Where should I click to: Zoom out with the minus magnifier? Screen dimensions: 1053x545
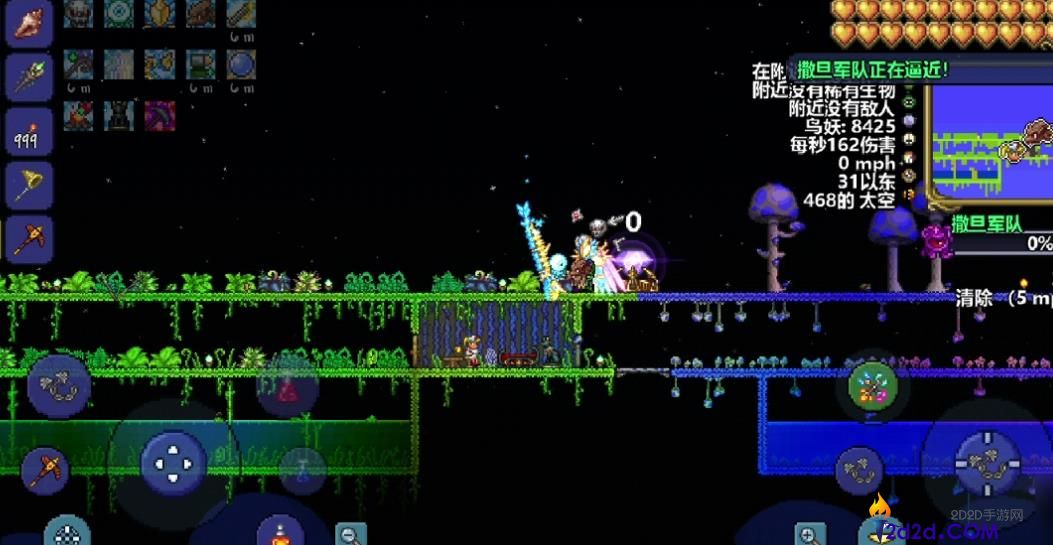pyautogui.click(x=350, y=535)
